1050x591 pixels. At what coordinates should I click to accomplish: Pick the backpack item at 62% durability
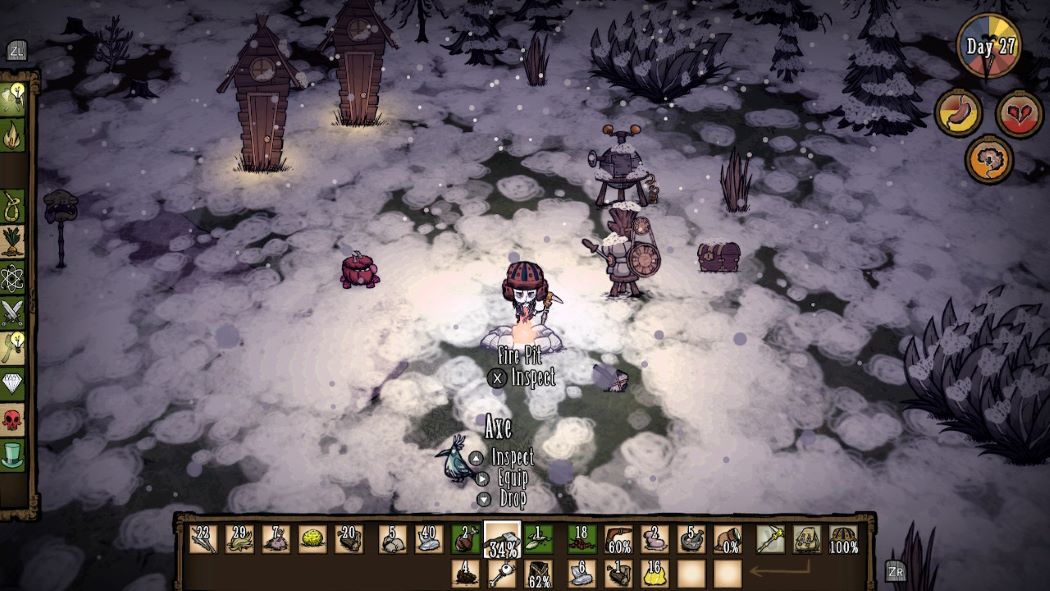pyautogui.click(x=538, y=573)
